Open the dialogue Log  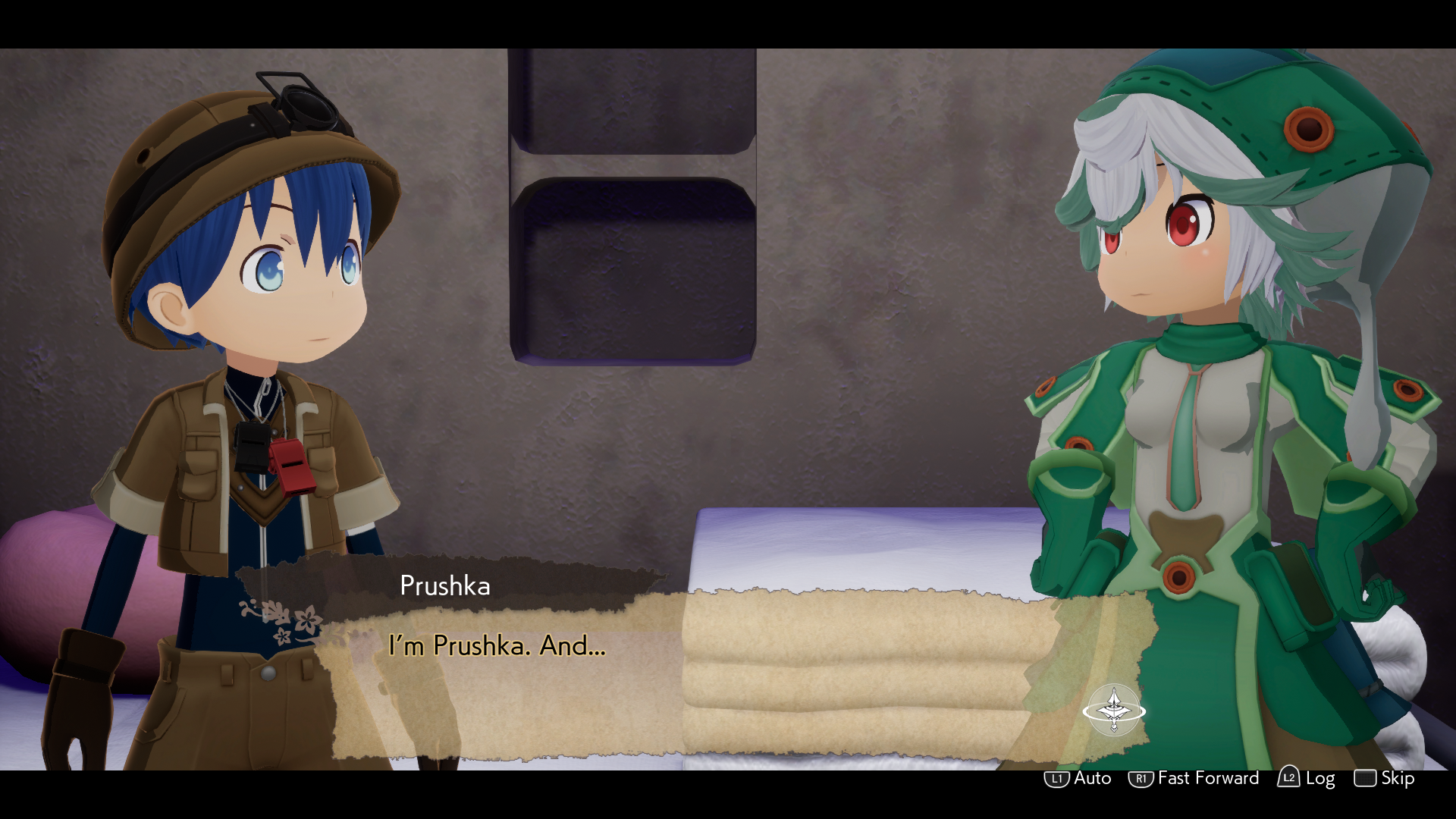pos(1306,778)
